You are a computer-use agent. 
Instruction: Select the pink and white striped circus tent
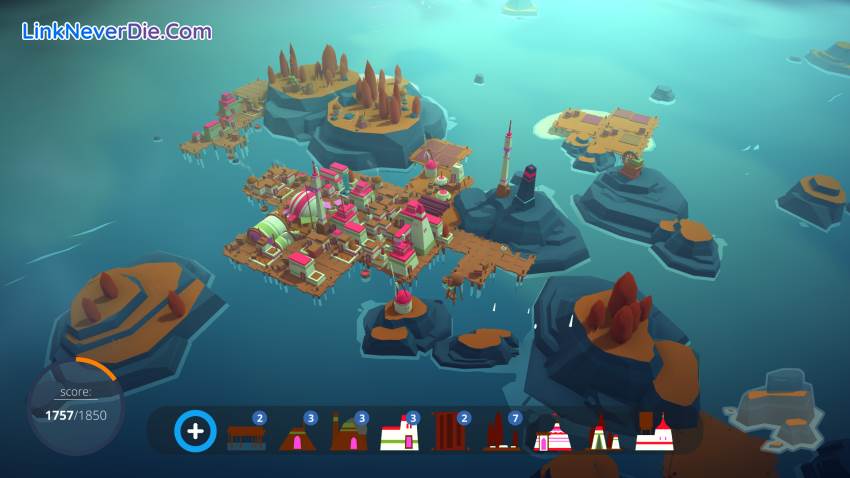coord(553,436)
